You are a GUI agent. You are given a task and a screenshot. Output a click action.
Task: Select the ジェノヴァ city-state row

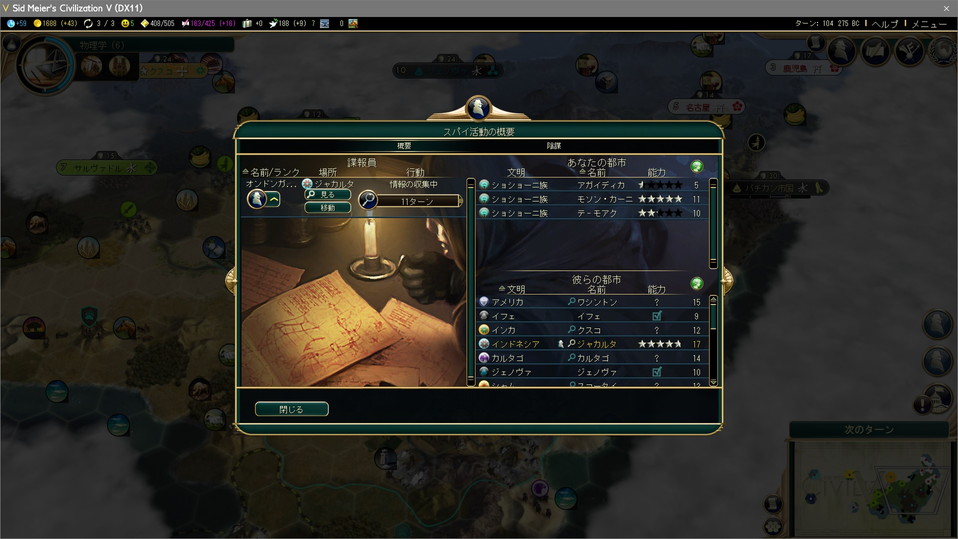[x=594, y=372]
